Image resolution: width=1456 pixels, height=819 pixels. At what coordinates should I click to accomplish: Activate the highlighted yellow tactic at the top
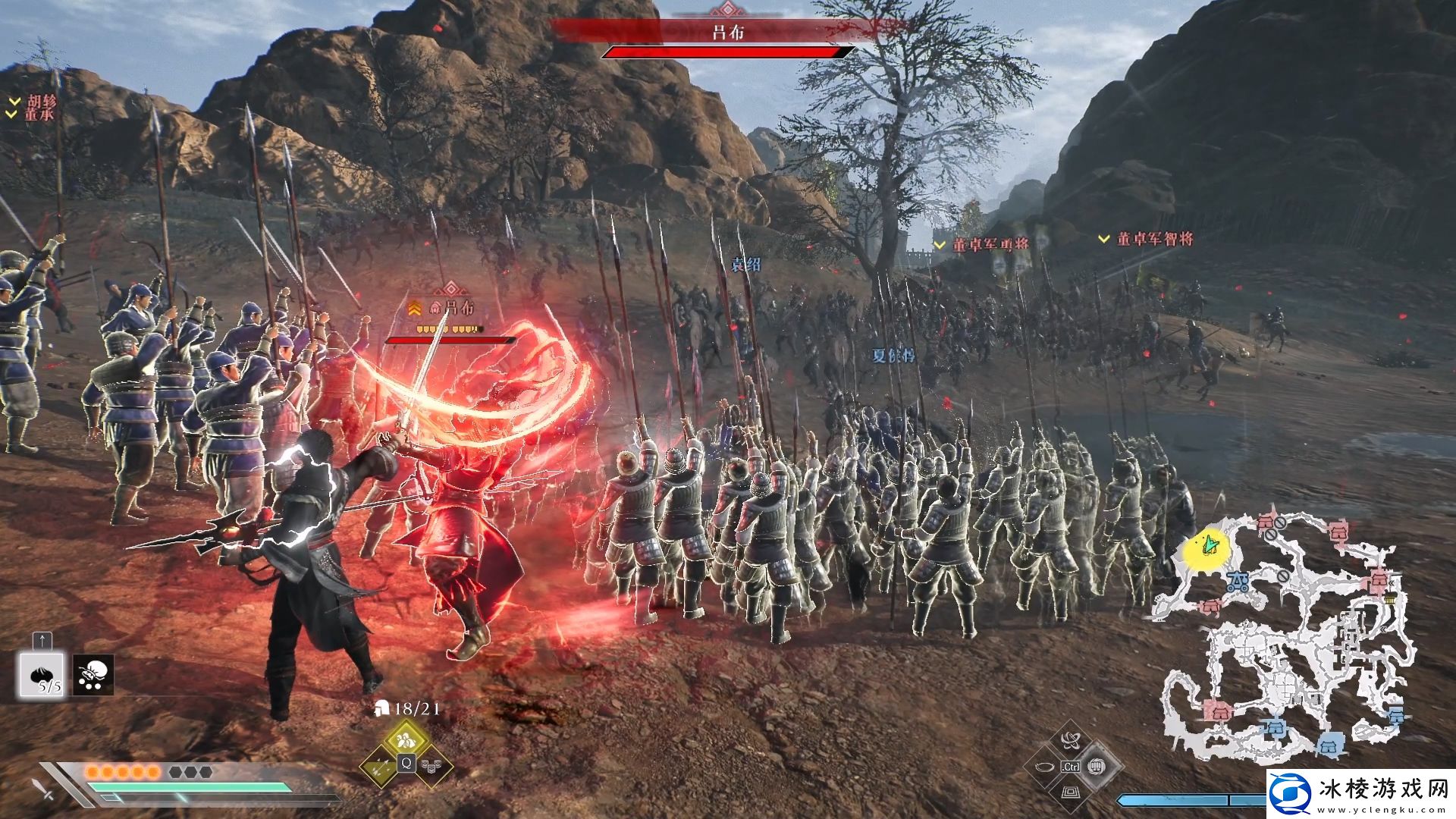click(406, 738)
